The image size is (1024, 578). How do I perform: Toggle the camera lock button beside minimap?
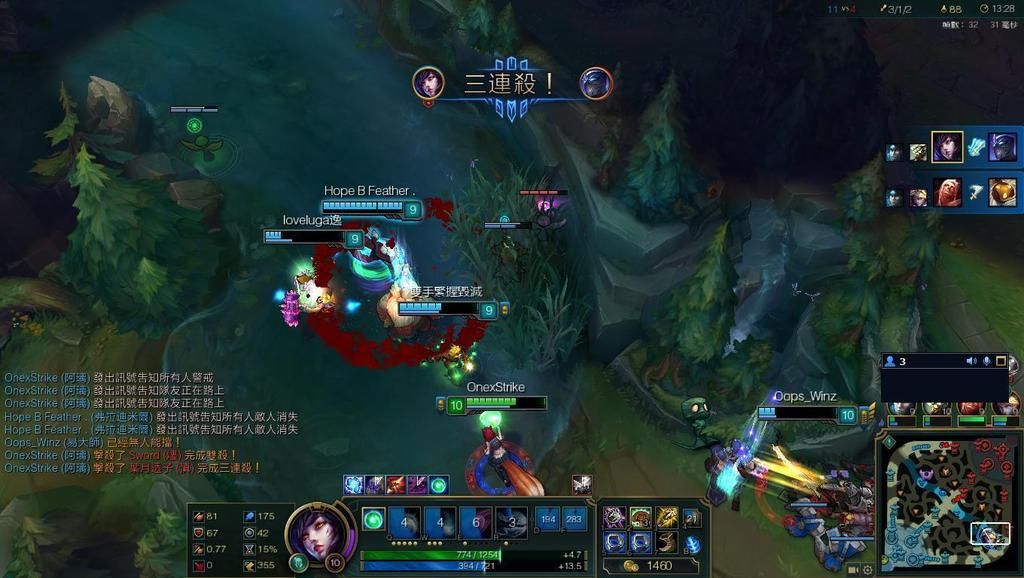tap(853, 570)
